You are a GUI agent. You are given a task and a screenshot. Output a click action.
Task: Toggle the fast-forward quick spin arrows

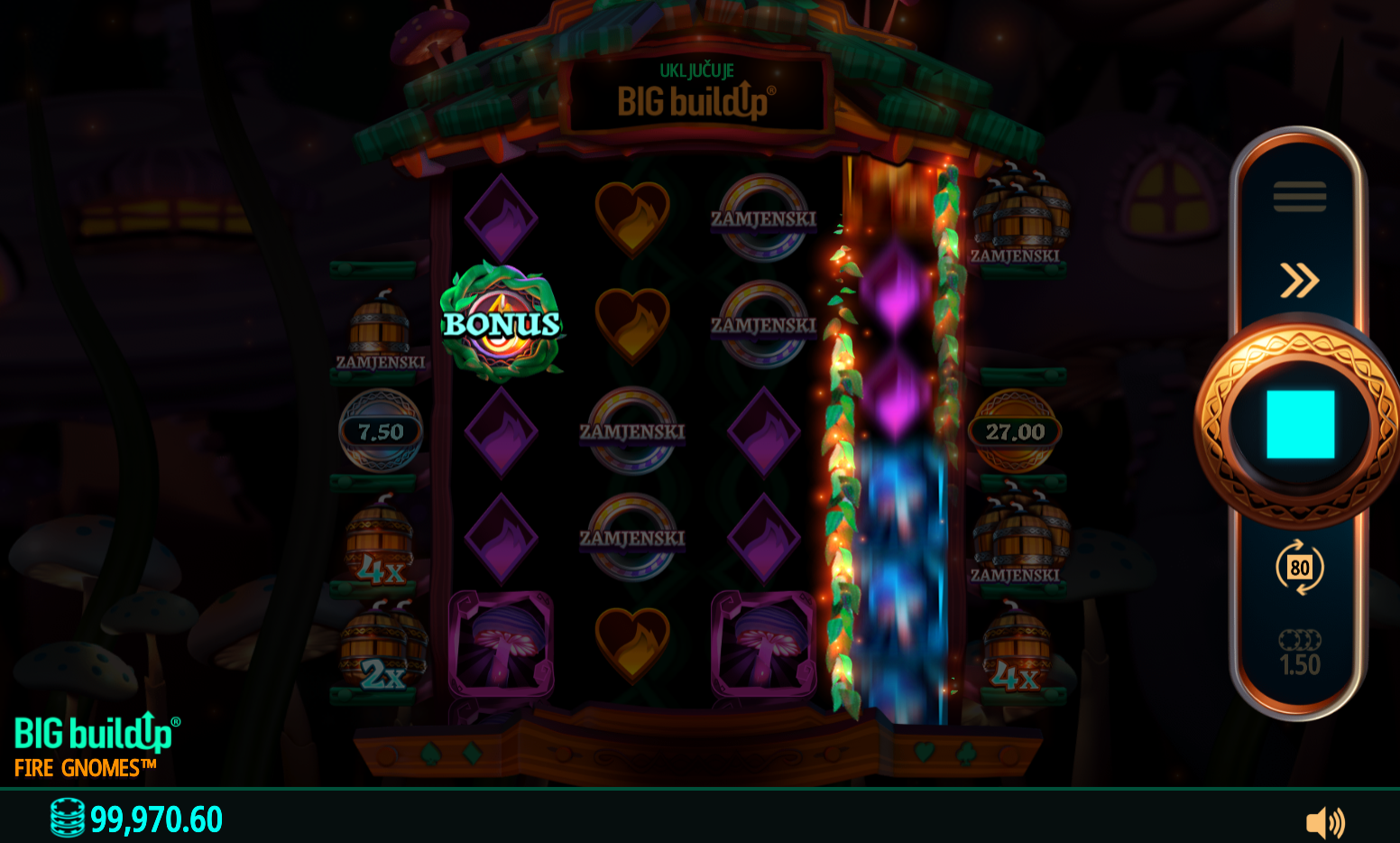pyautogui.click(x=1299, y=280)
